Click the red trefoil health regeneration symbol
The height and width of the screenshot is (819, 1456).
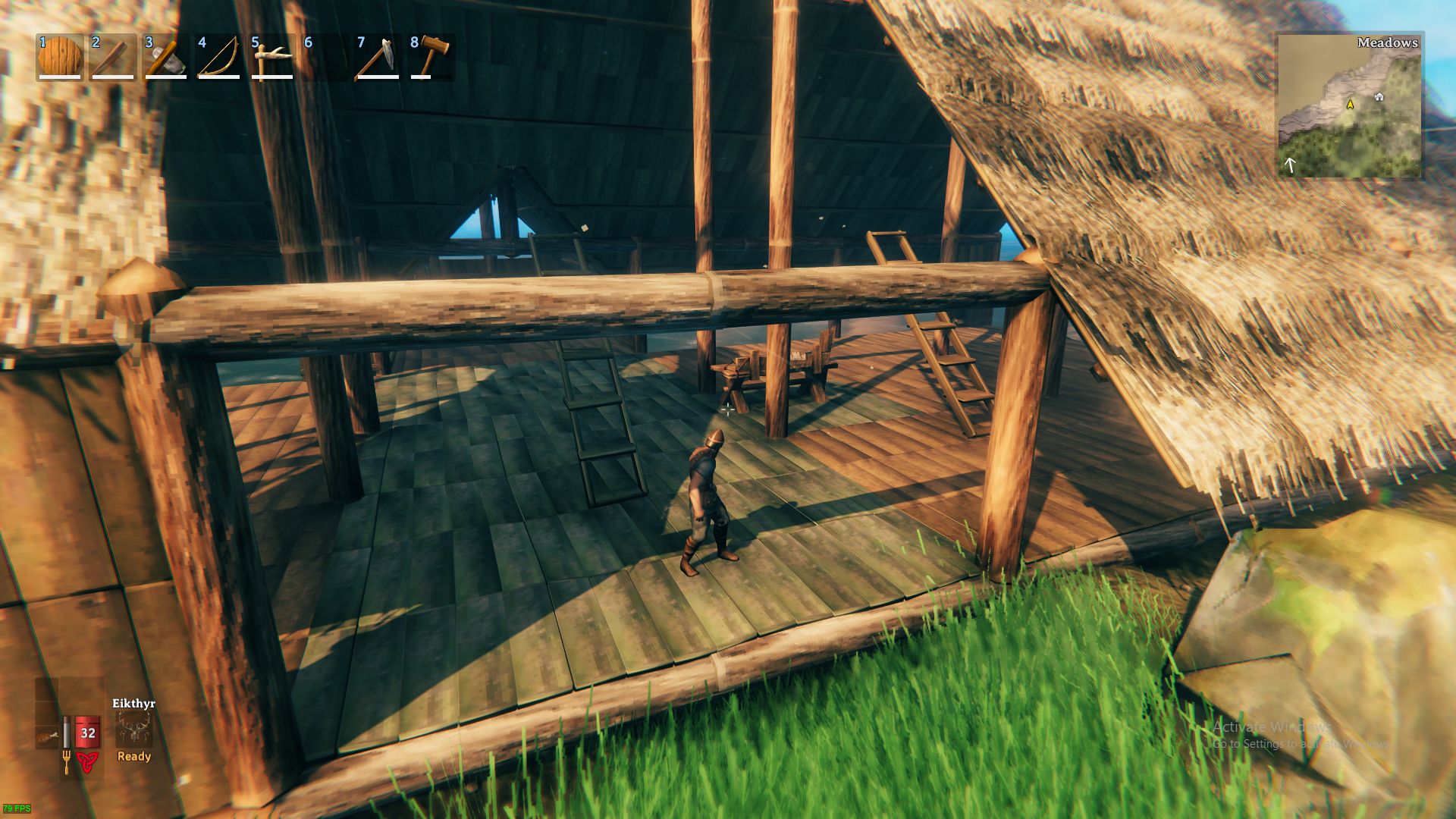click(88, 763)
